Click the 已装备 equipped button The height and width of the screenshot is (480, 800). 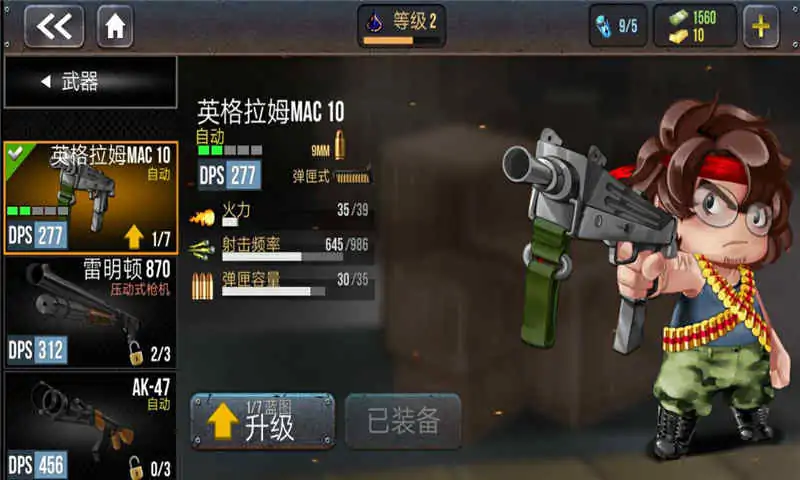(x=403, y=421)
